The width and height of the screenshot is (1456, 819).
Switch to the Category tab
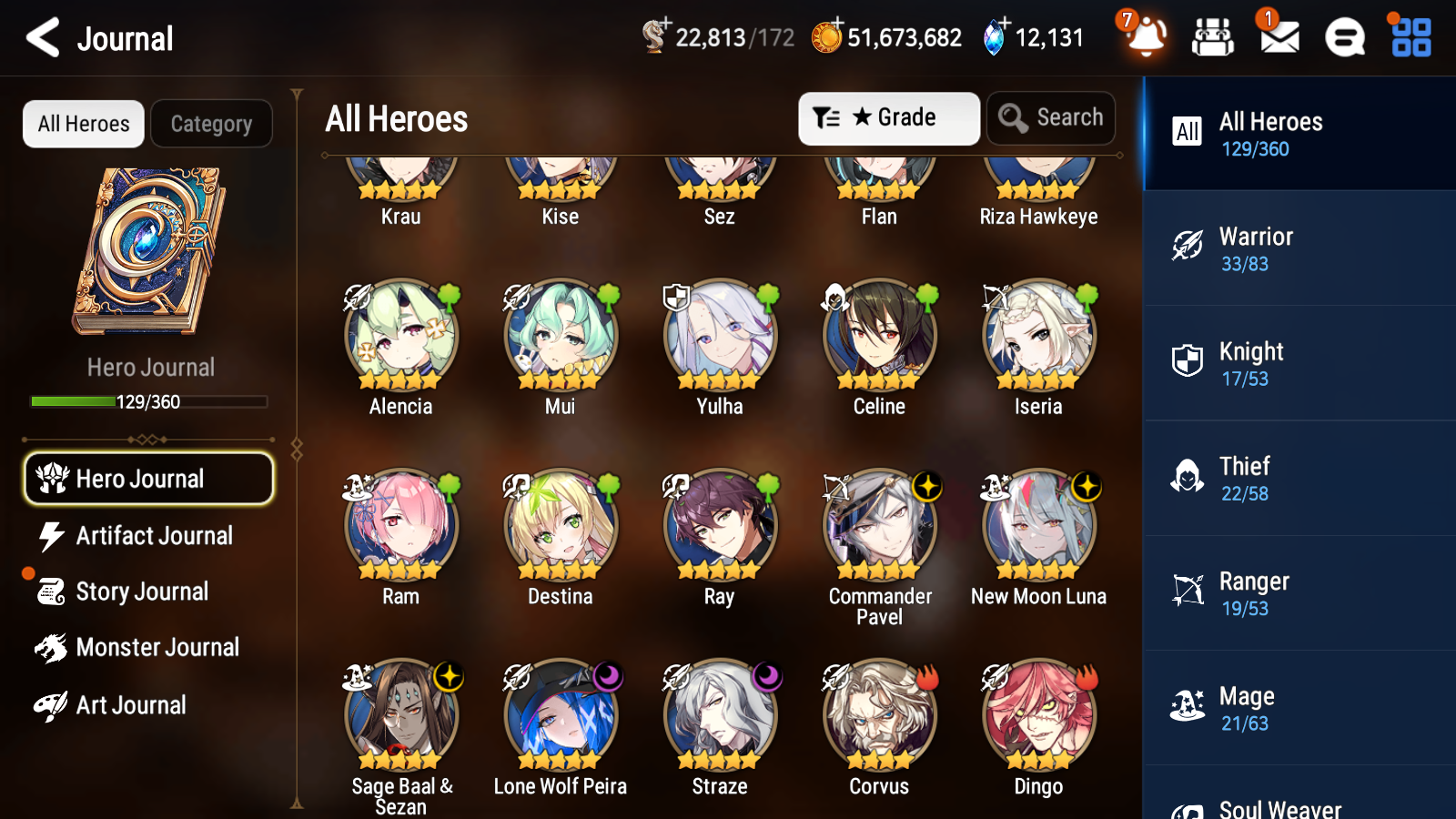211,124
